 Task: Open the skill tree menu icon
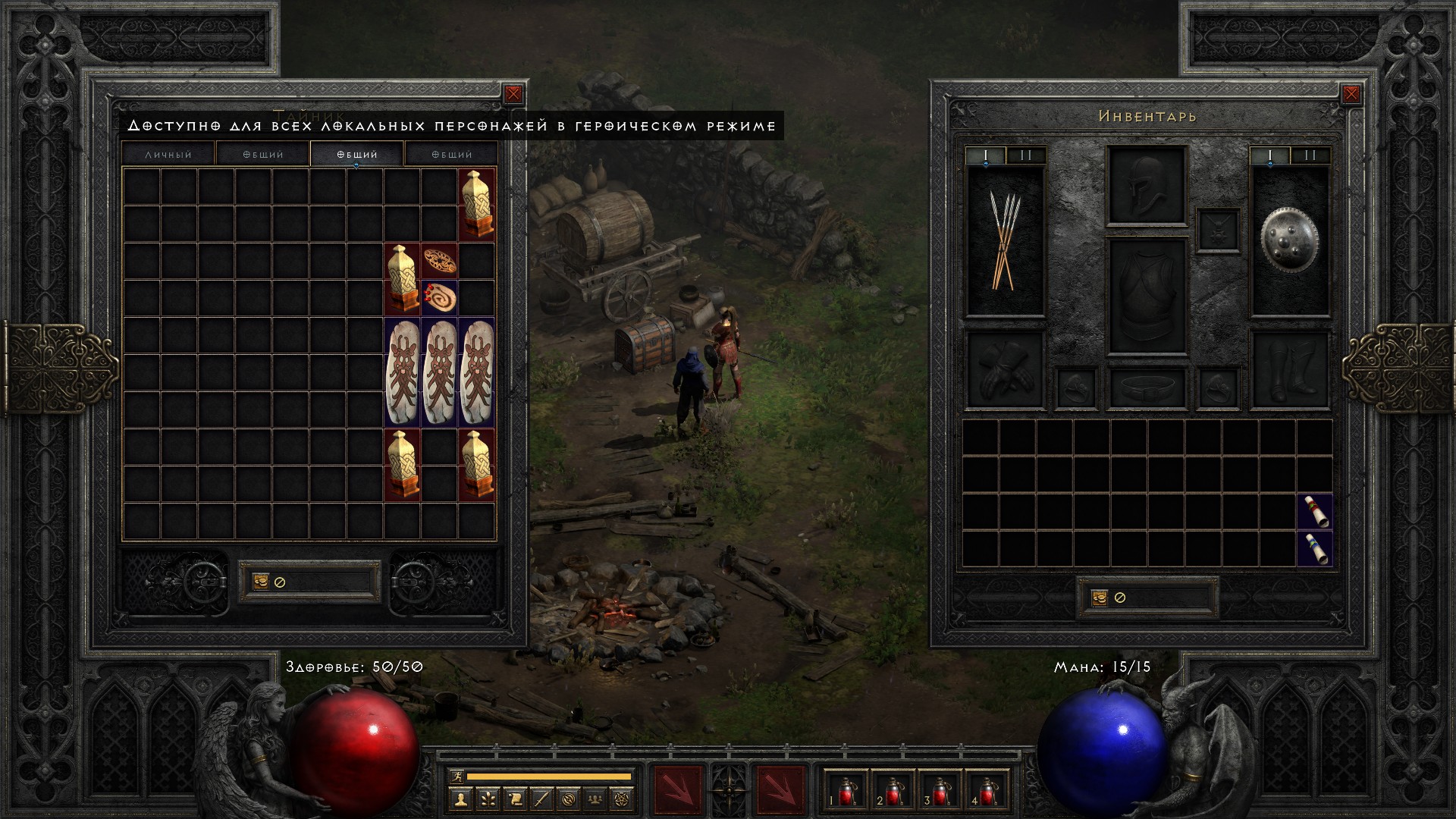[x=488, y=799]
